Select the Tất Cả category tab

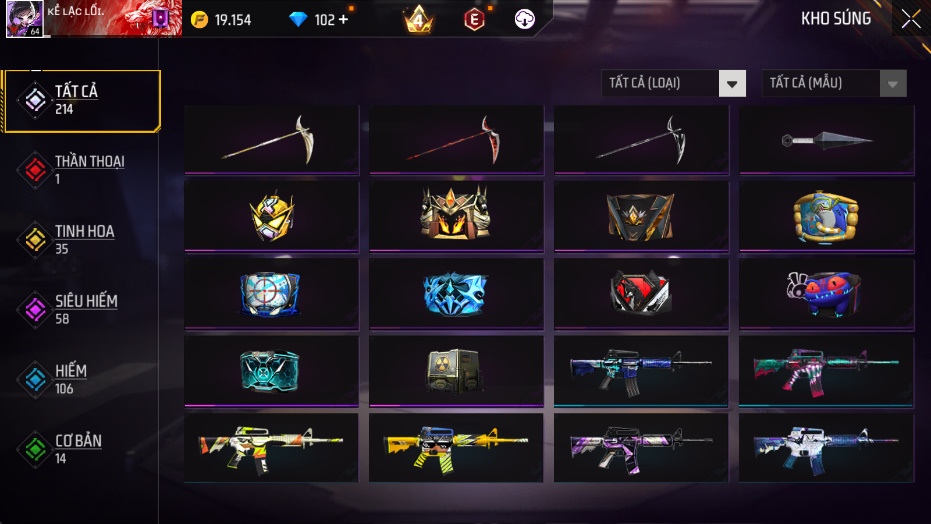[x=82, y=100]
